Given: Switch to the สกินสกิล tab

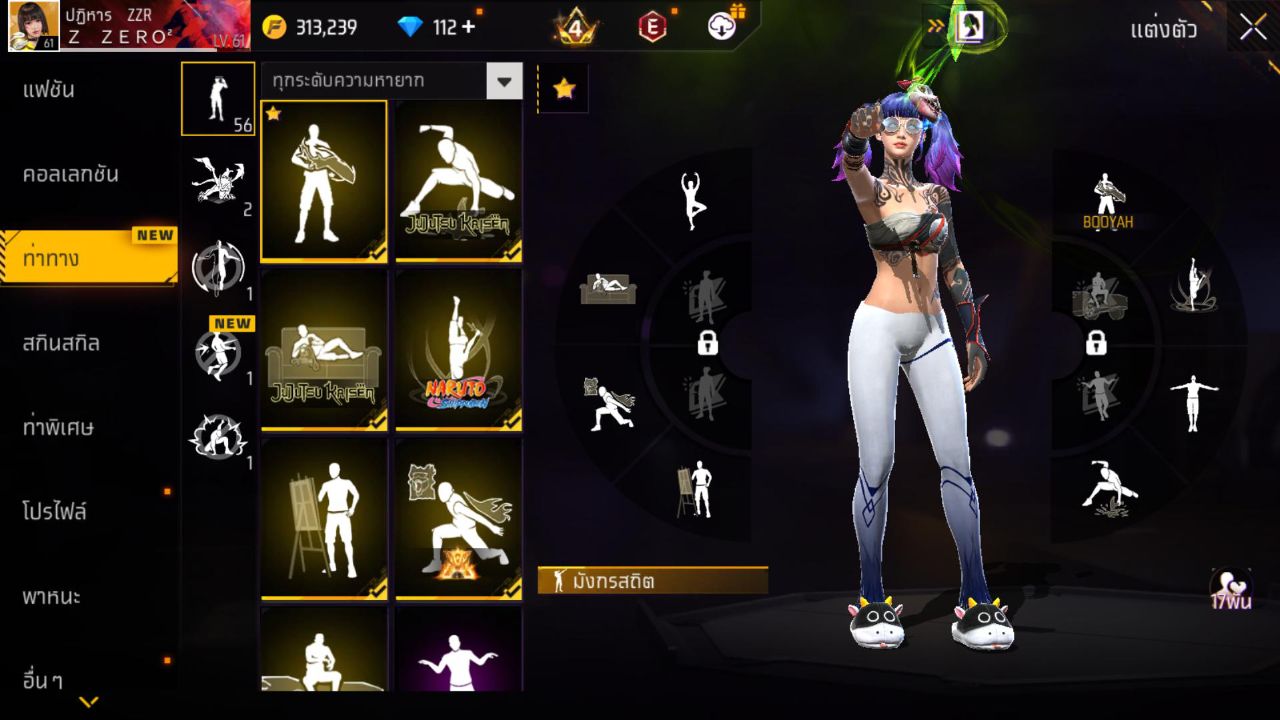Looking at the screenshot, I should tap(60, 343).
